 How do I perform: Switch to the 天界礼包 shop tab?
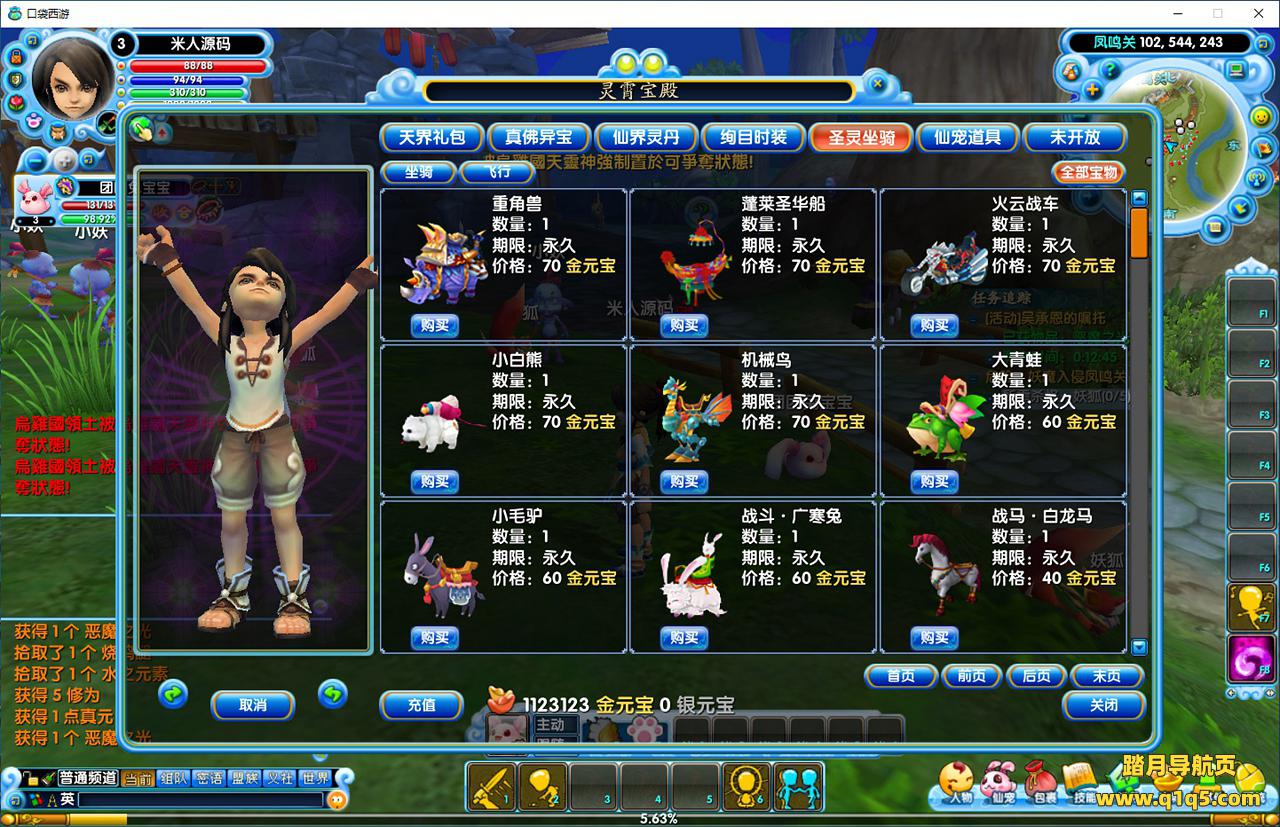432,137
